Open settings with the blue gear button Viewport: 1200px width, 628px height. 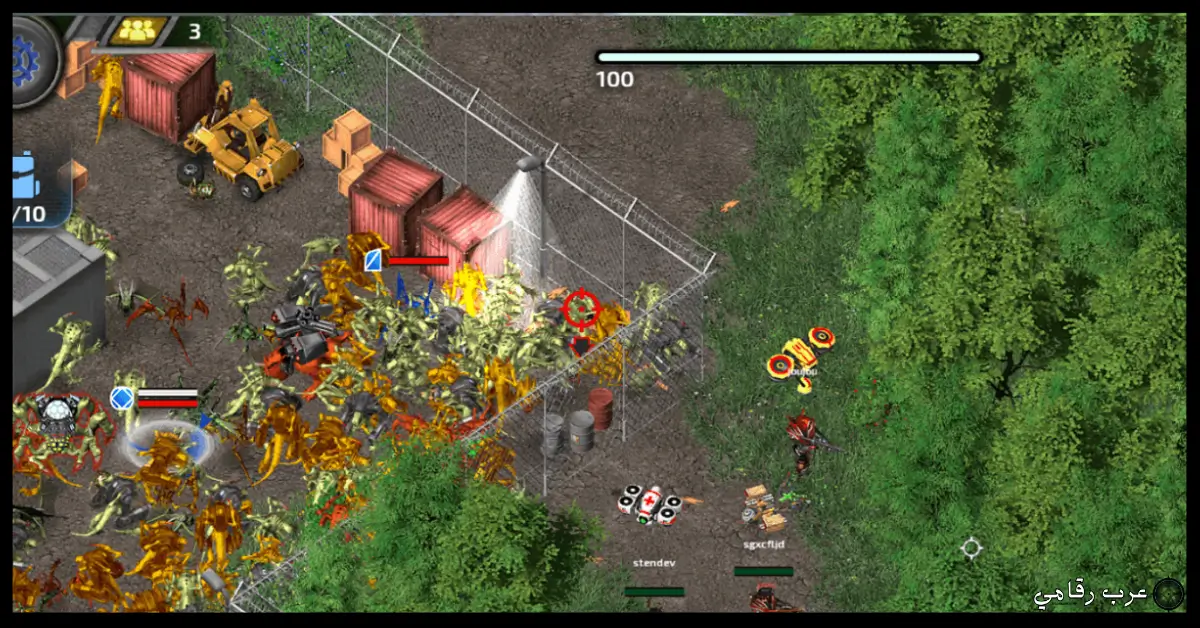click(x=28, y=58)
